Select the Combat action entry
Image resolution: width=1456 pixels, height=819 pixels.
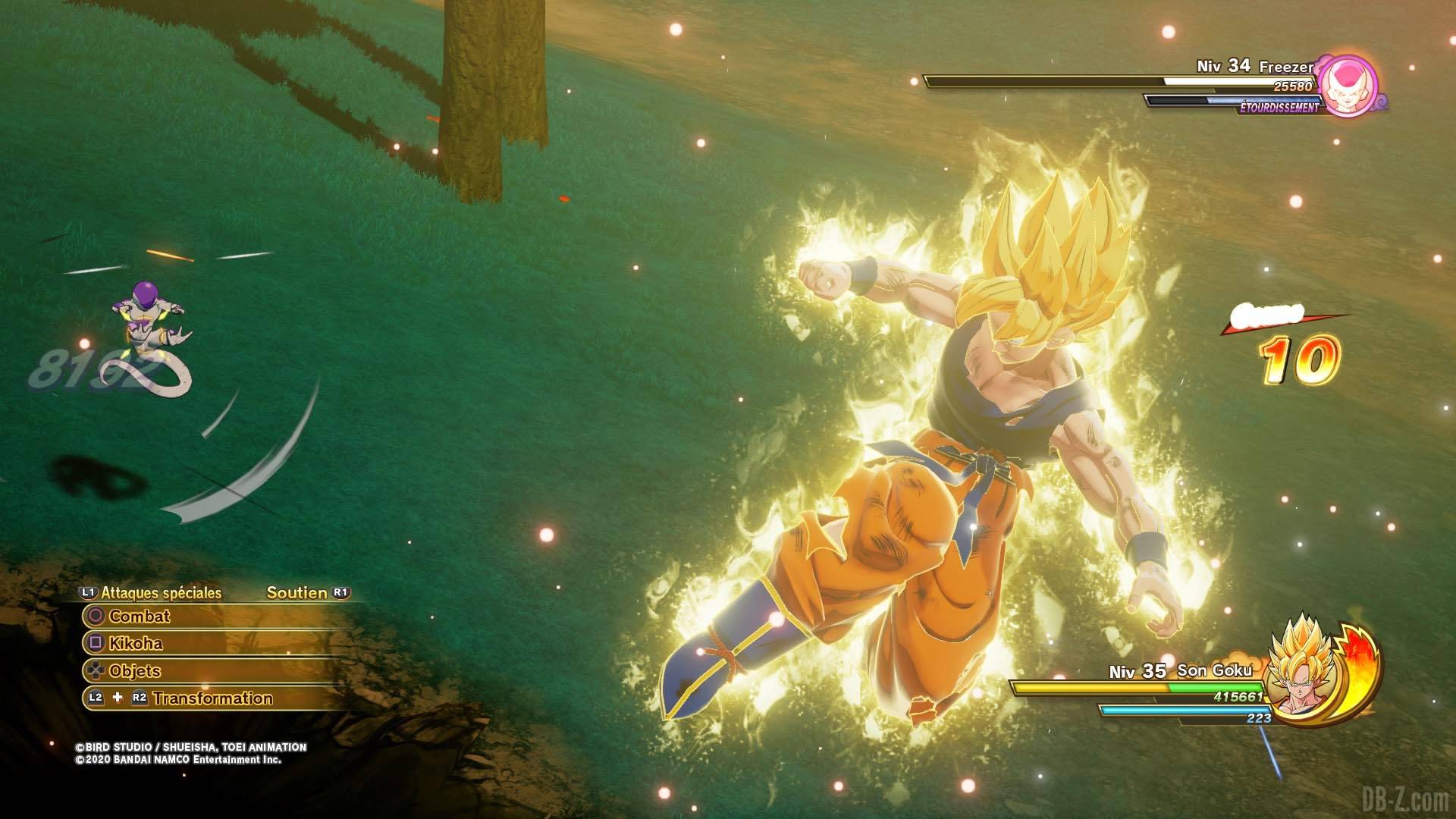point(140,617)
